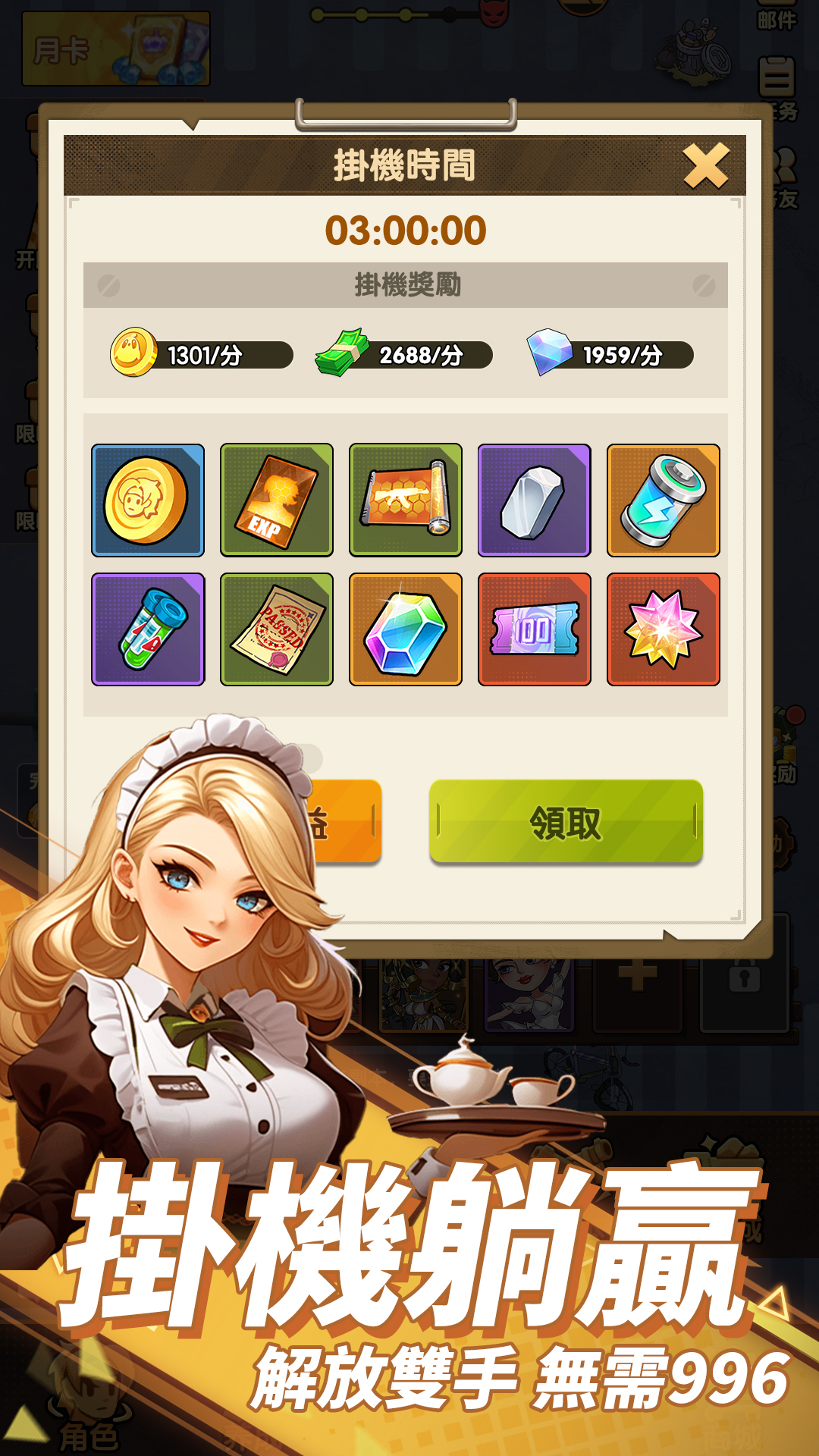Tap the orange EXP card reward
The width and height of the screenshot is (819, 1456).
[x=277, y=500]
